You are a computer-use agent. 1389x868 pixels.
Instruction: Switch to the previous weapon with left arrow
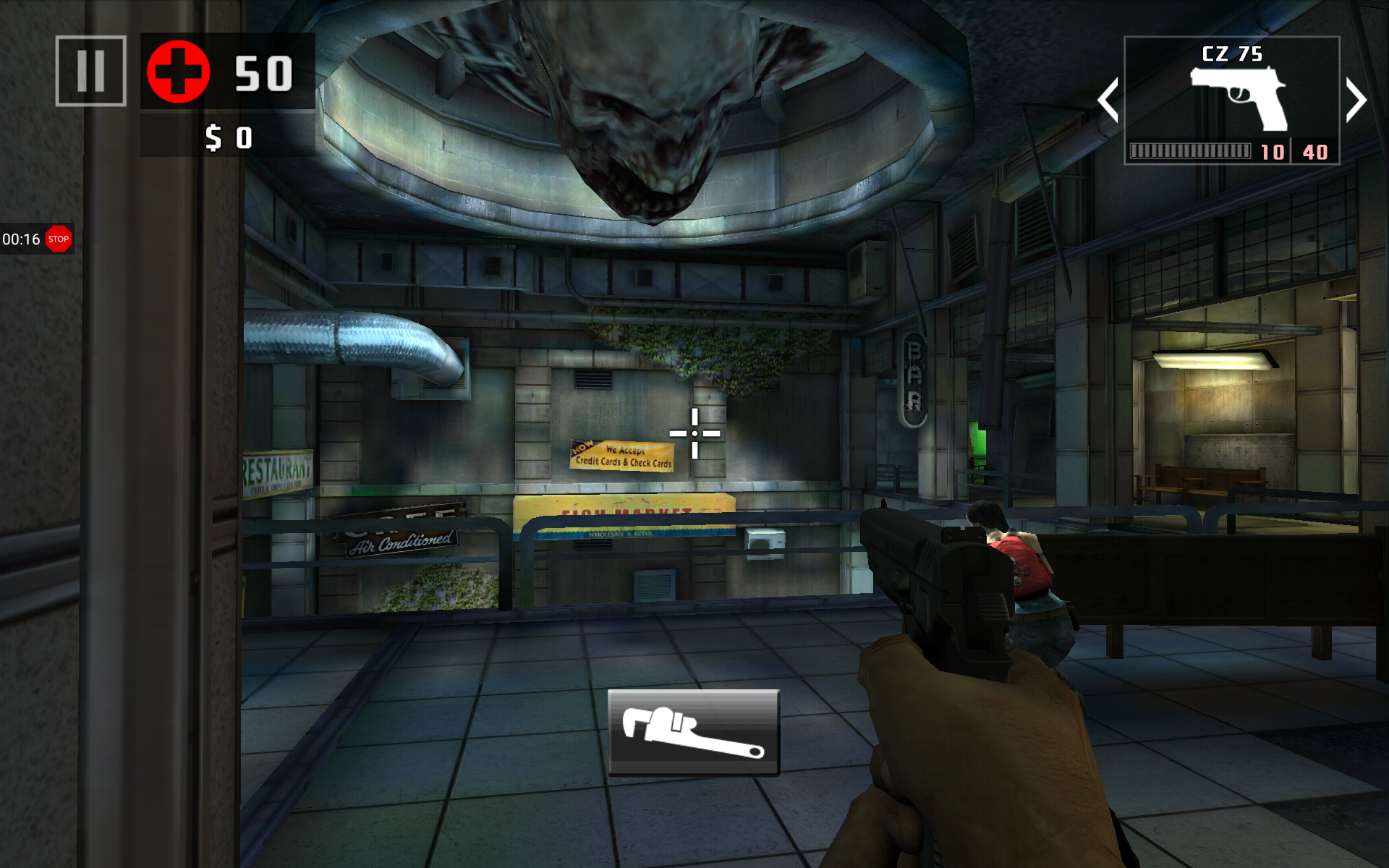click(1108, 101)
